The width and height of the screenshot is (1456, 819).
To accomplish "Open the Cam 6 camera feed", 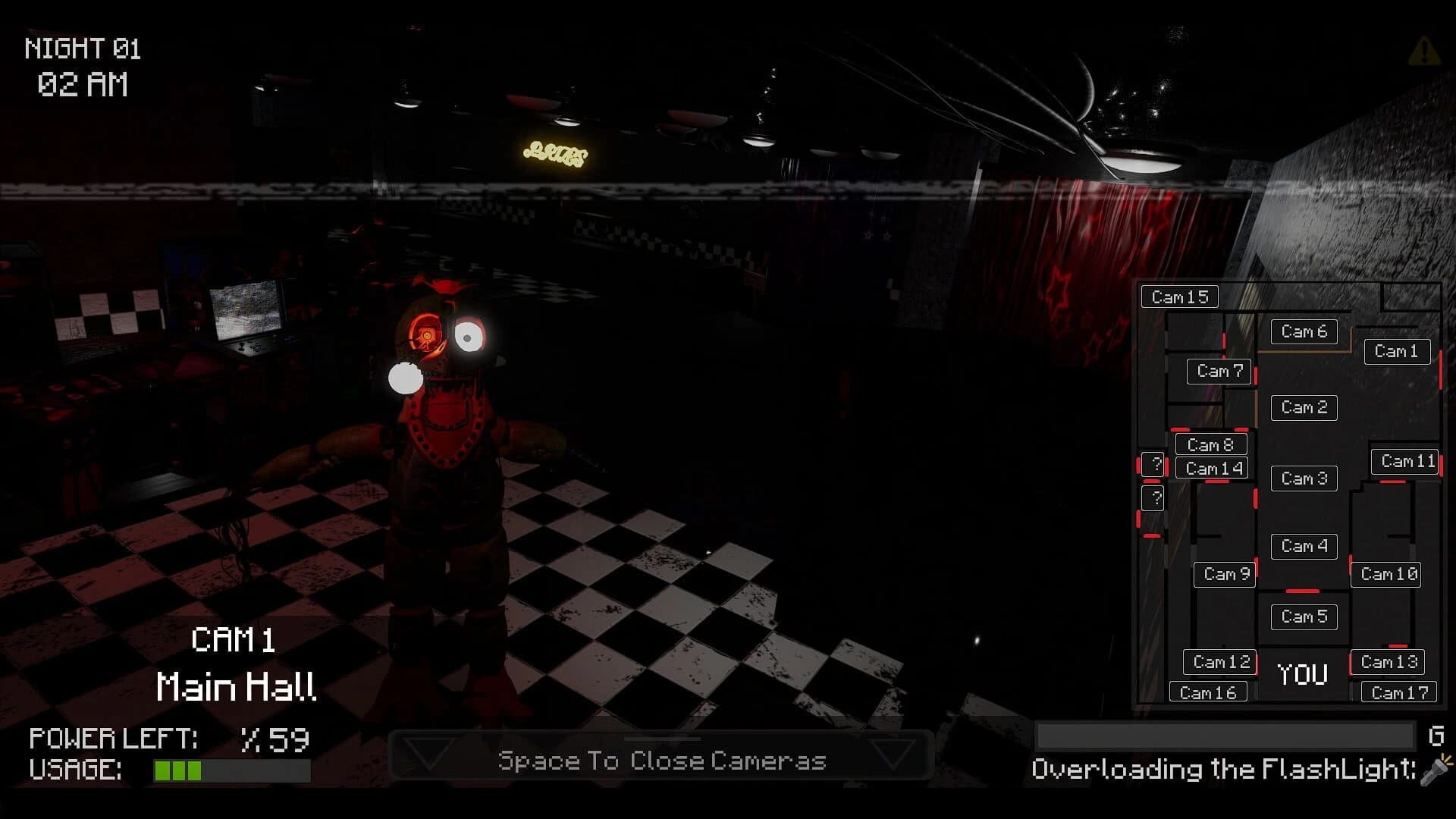I will click(x=1303, y=331).
